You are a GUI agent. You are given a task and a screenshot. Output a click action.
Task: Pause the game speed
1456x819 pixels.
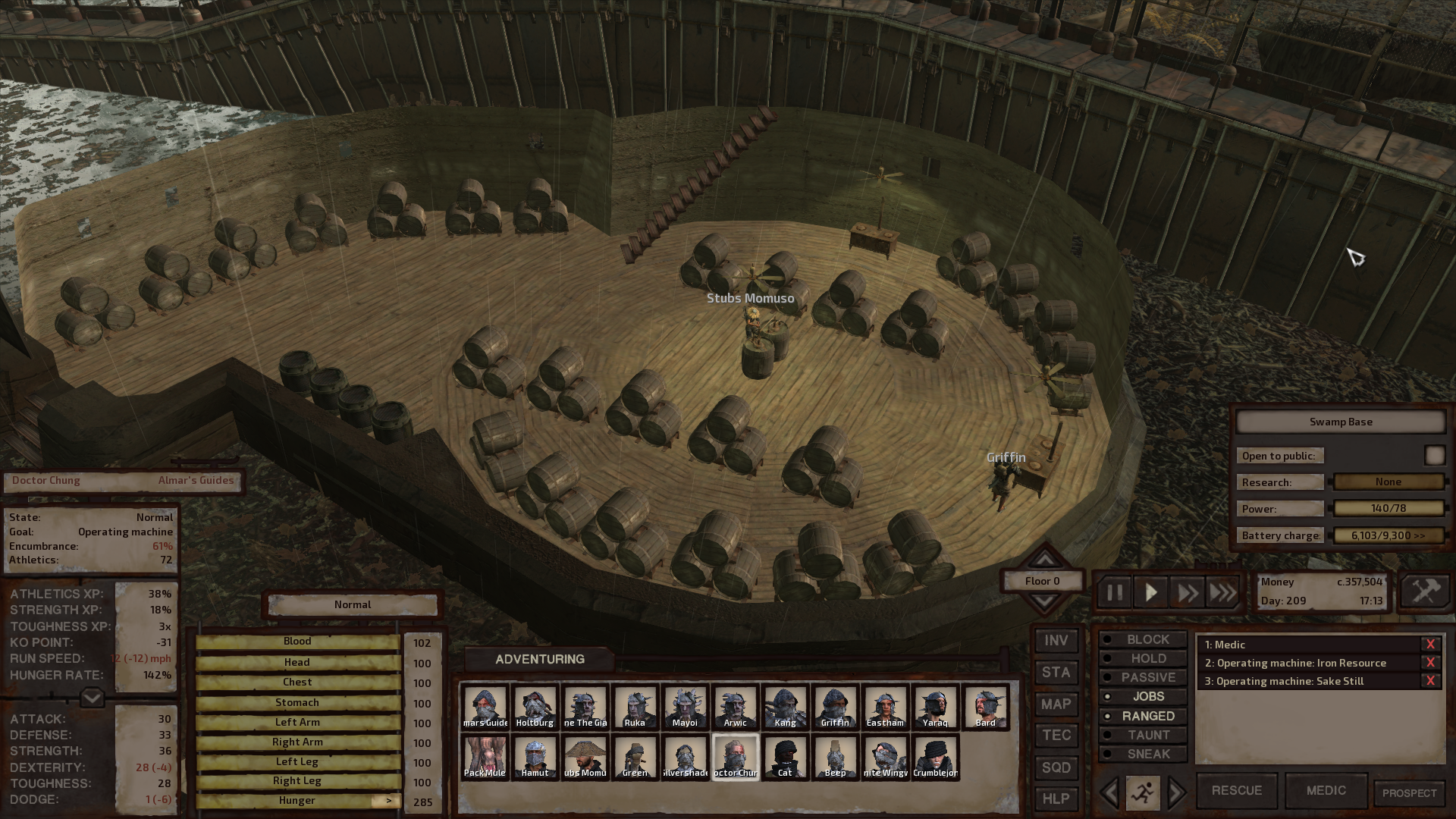point(1114,592)
